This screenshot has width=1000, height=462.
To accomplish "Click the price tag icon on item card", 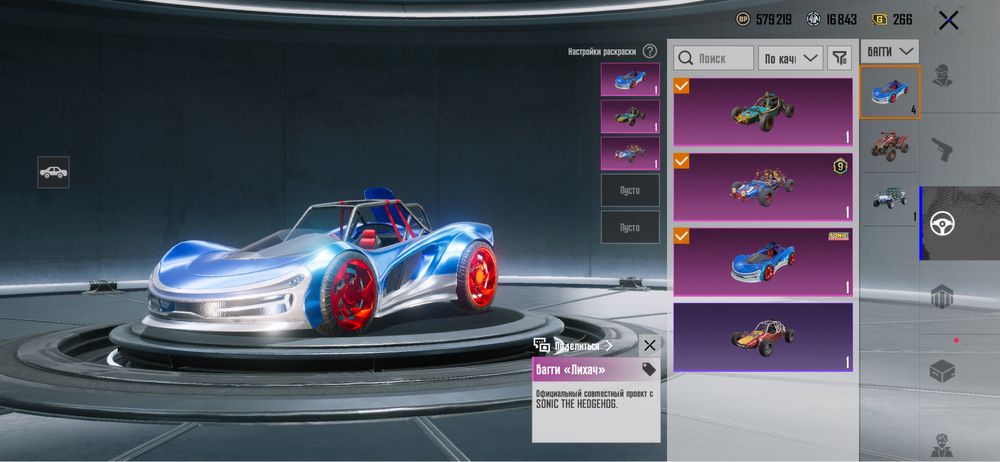I will click(x=648, y=370).
